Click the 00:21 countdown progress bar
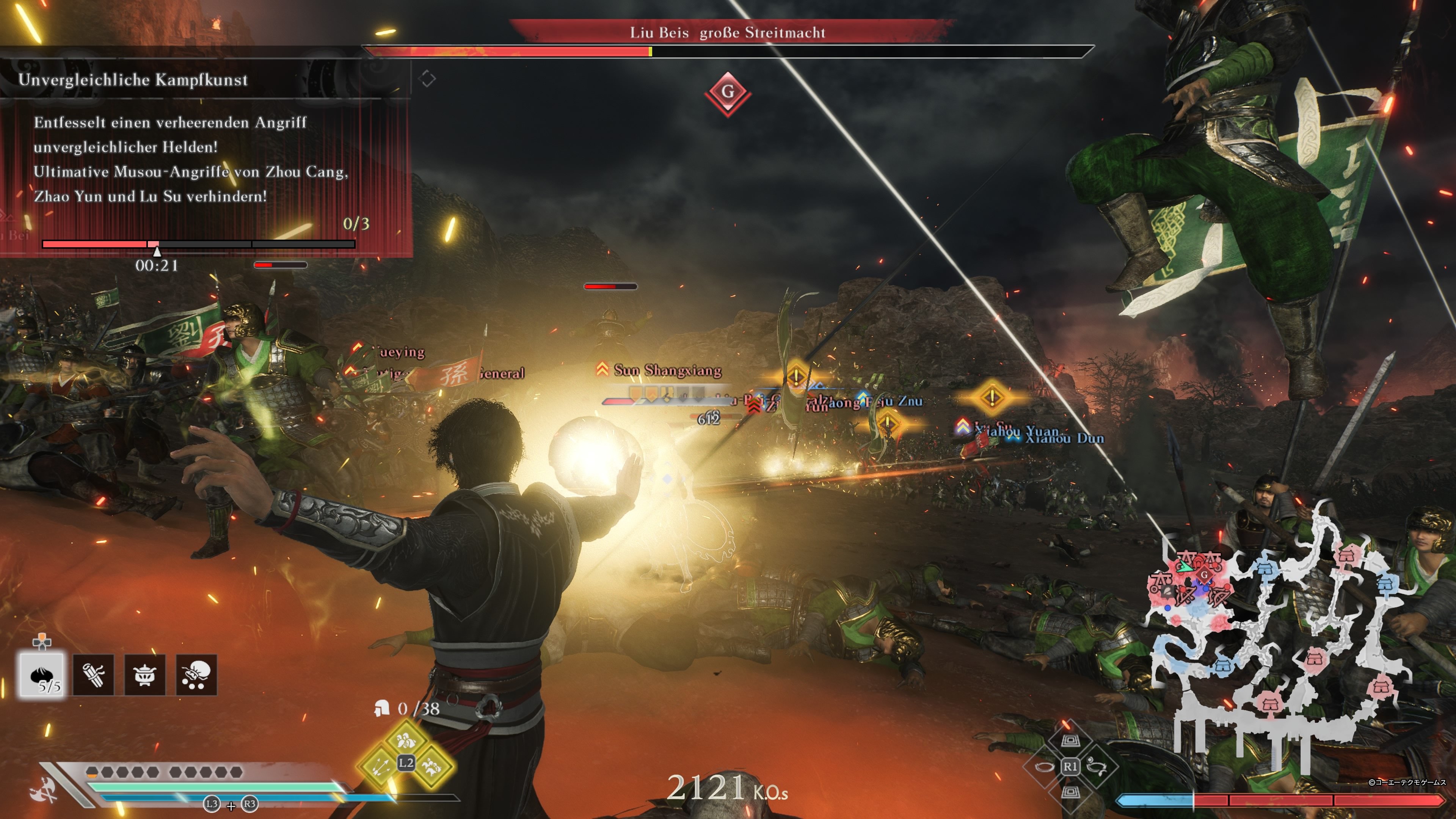This screenshot has height=819, width=1456. (198, 245)
